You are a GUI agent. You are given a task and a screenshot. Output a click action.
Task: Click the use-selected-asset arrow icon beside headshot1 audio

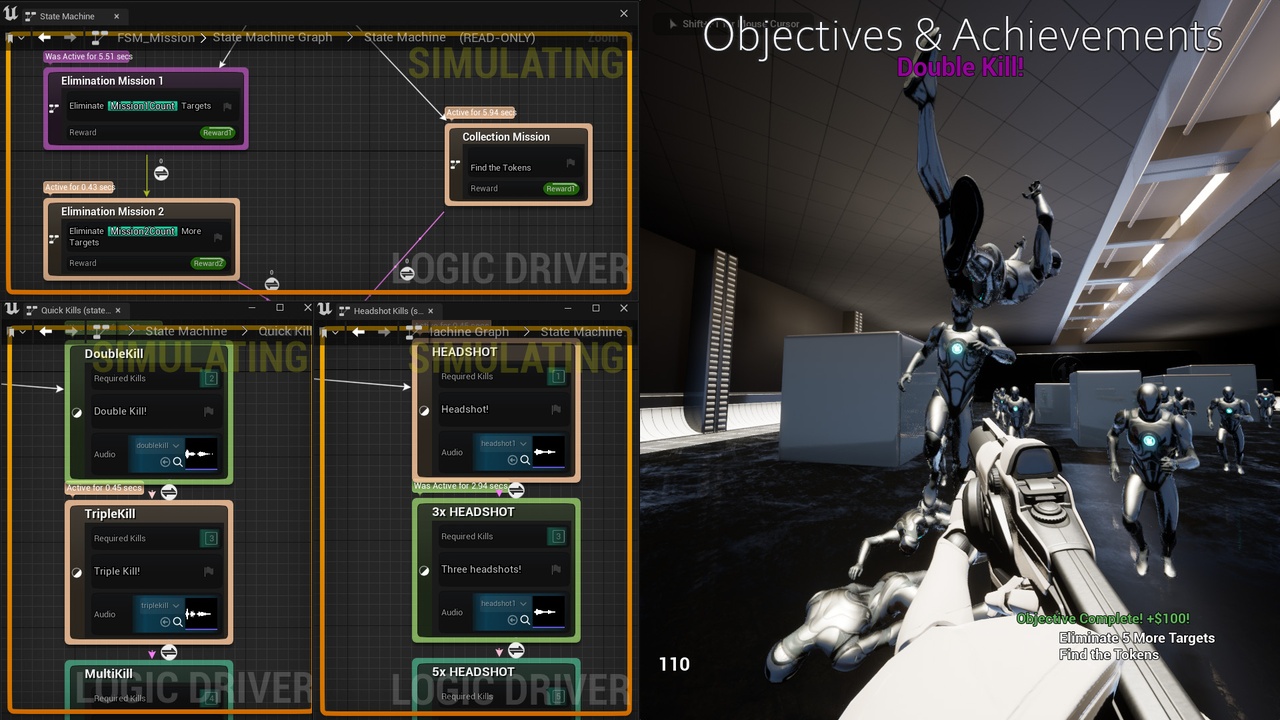tap(513, 459)
